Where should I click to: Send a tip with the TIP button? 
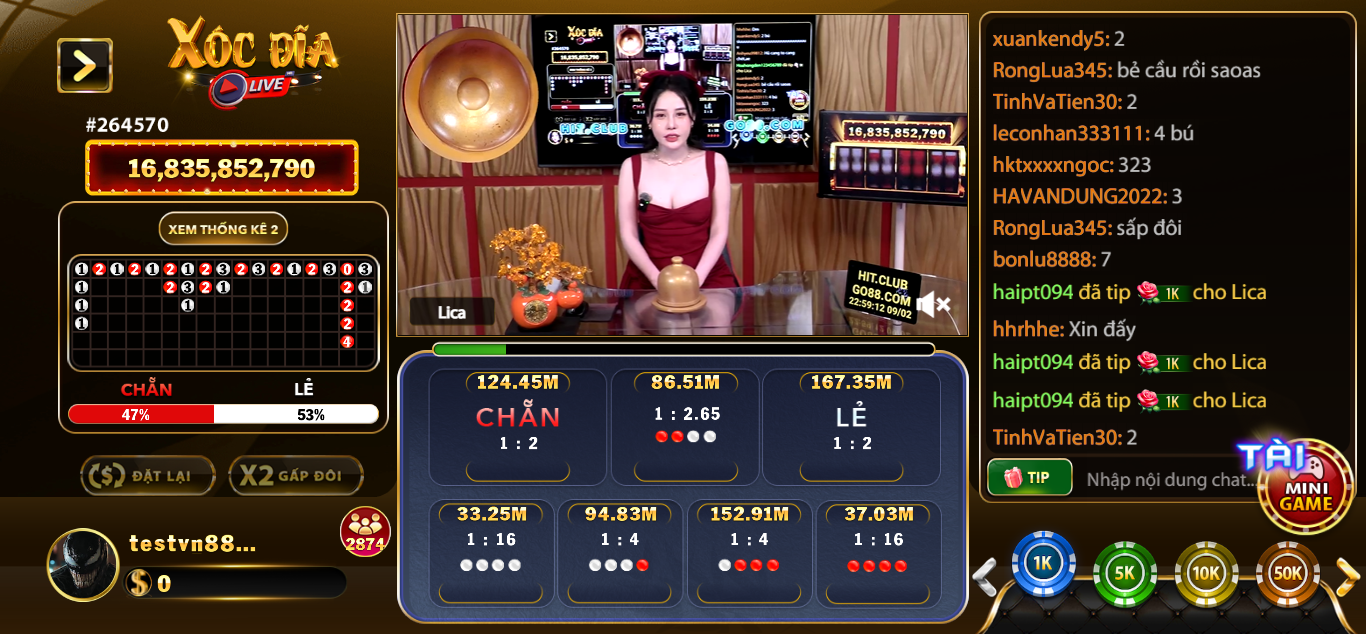click(x=1029, y=477)
